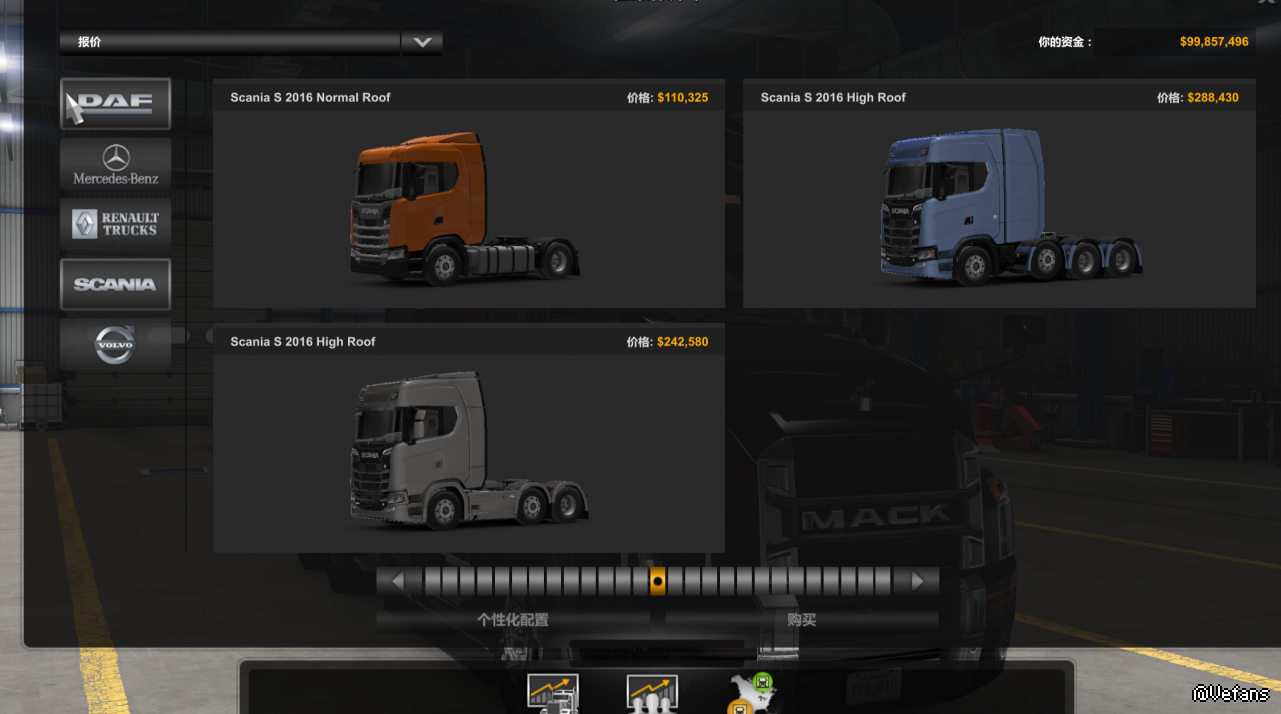Viewport: 1281px width, 714px height.
Task: Open the 报价 sort dropdown
Action: [421, 42]
